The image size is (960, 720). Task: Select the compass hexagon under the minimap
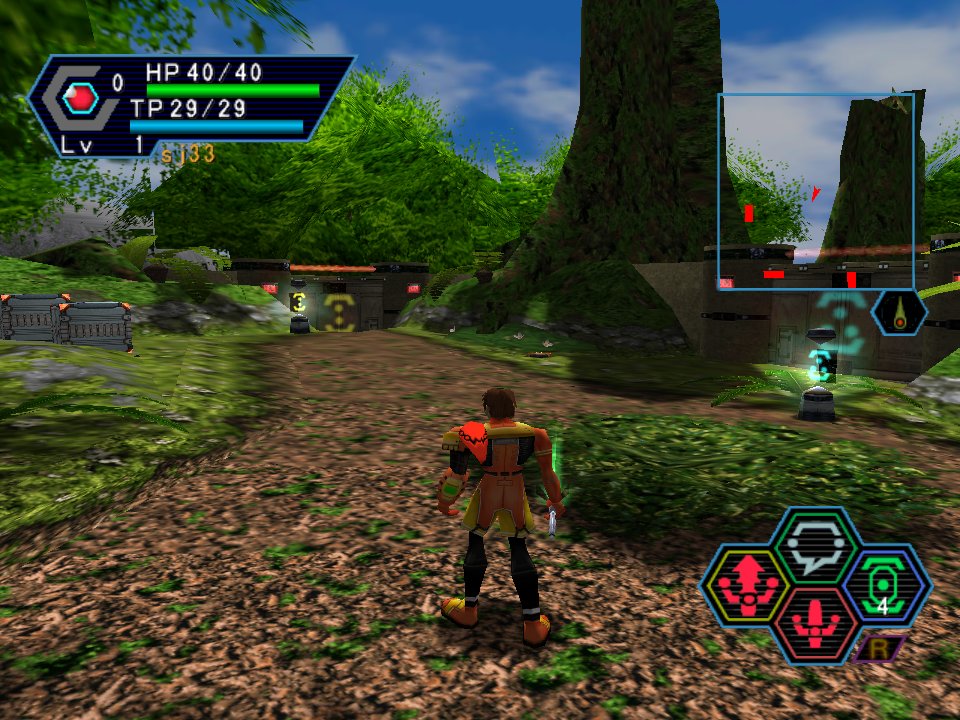coord(899,312)
